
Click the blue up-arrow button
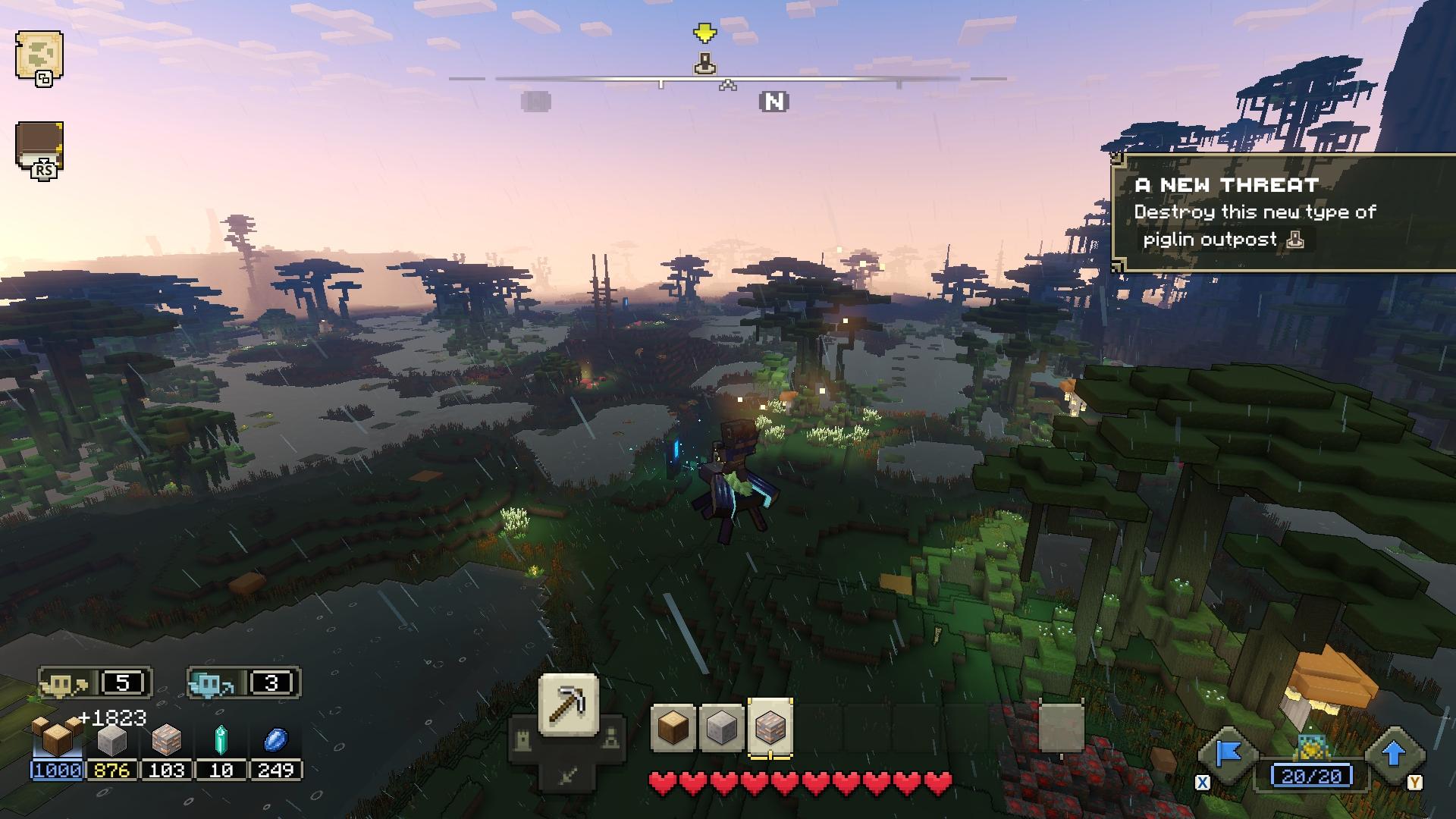[1394, 755]
